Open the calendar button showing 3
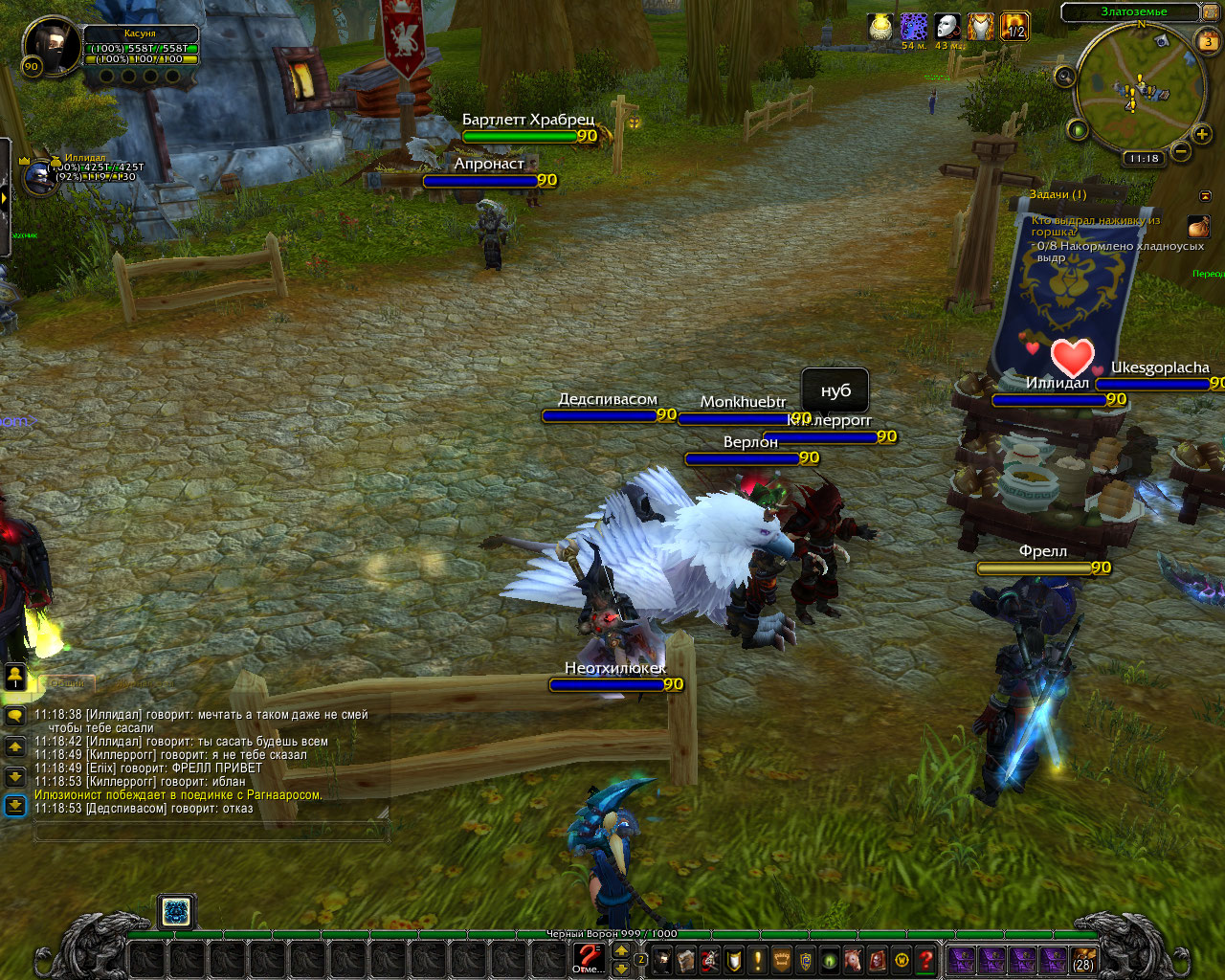1225x980 pixels. click(x=1208, y=42)
